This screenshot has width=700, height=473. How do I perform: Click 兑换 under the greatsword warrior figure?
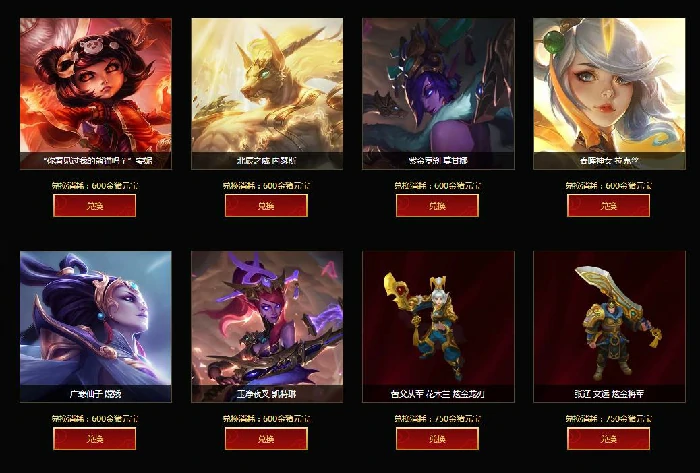click(x=608, y=439)
